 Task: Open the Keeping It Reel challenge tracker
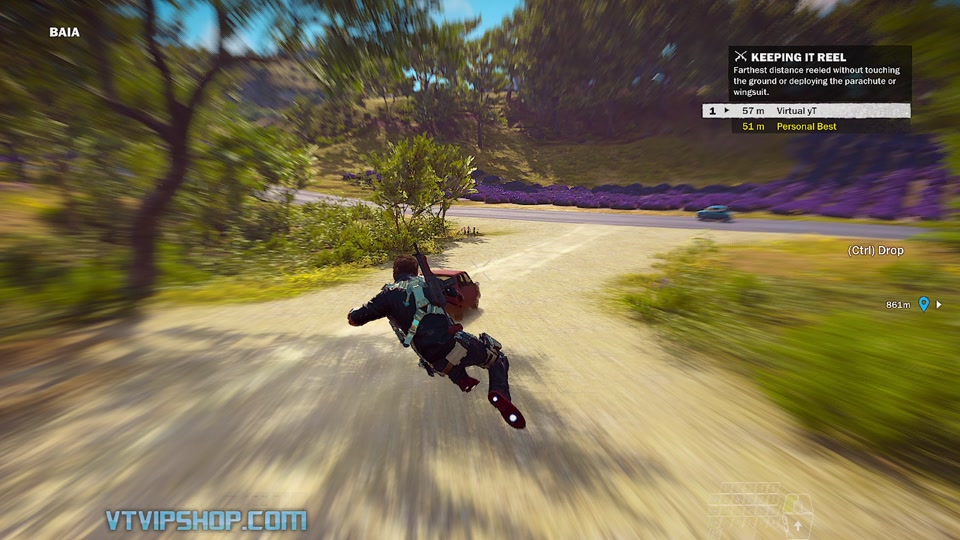click(797, 57)
